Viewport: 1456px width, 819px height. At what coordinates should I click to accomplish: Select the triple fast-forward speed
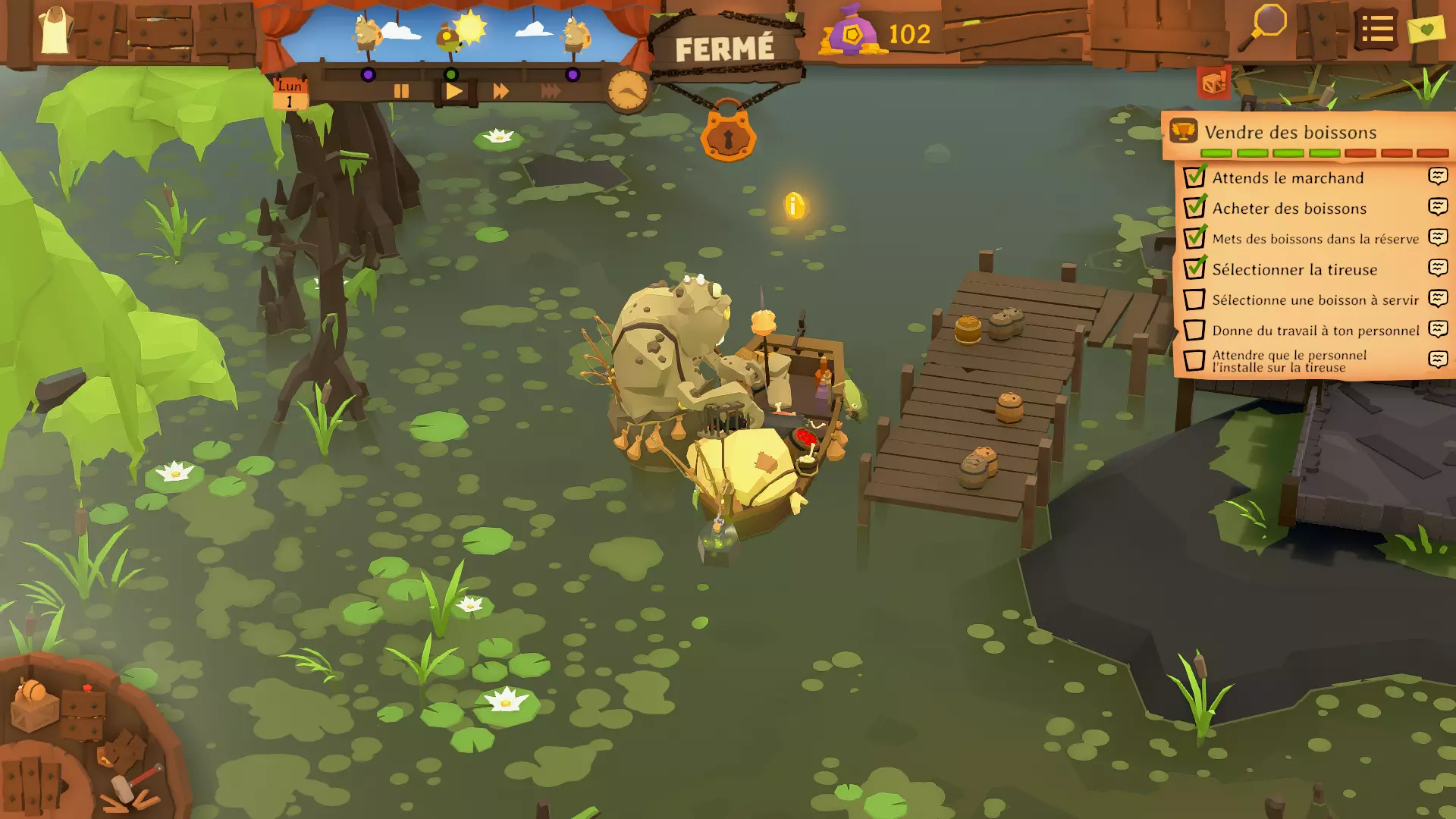[551, 92]
